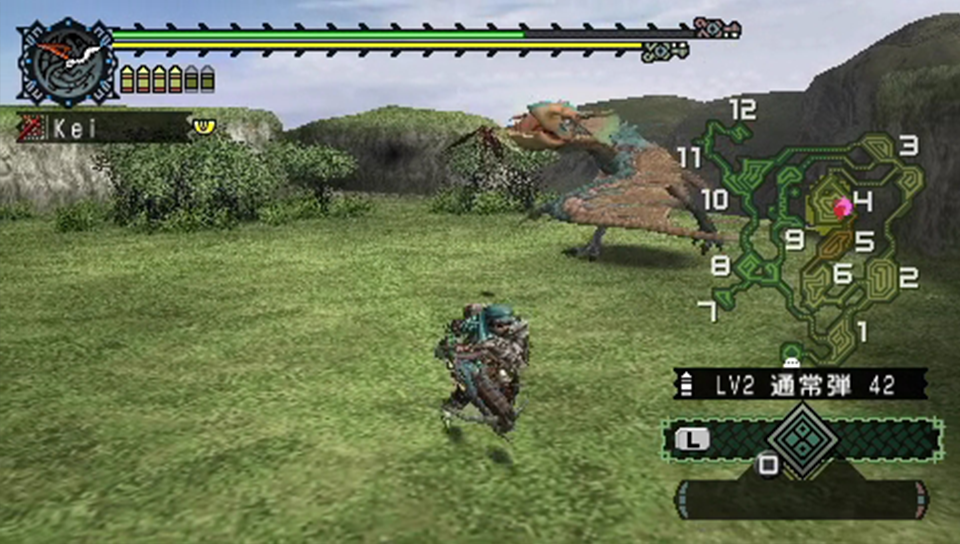Viewport: 960px width, 544px height.
Task: Click the yellow status icon beside Kei
Action: [x=204, y=126]
